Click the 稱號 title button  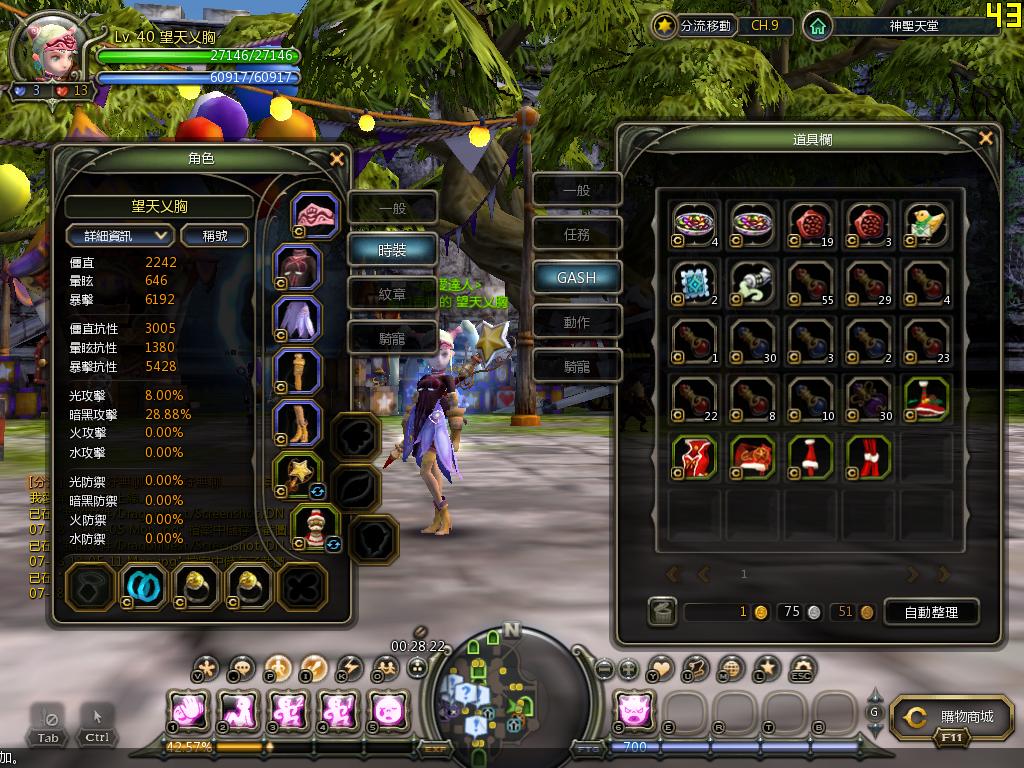click(215, 235)
